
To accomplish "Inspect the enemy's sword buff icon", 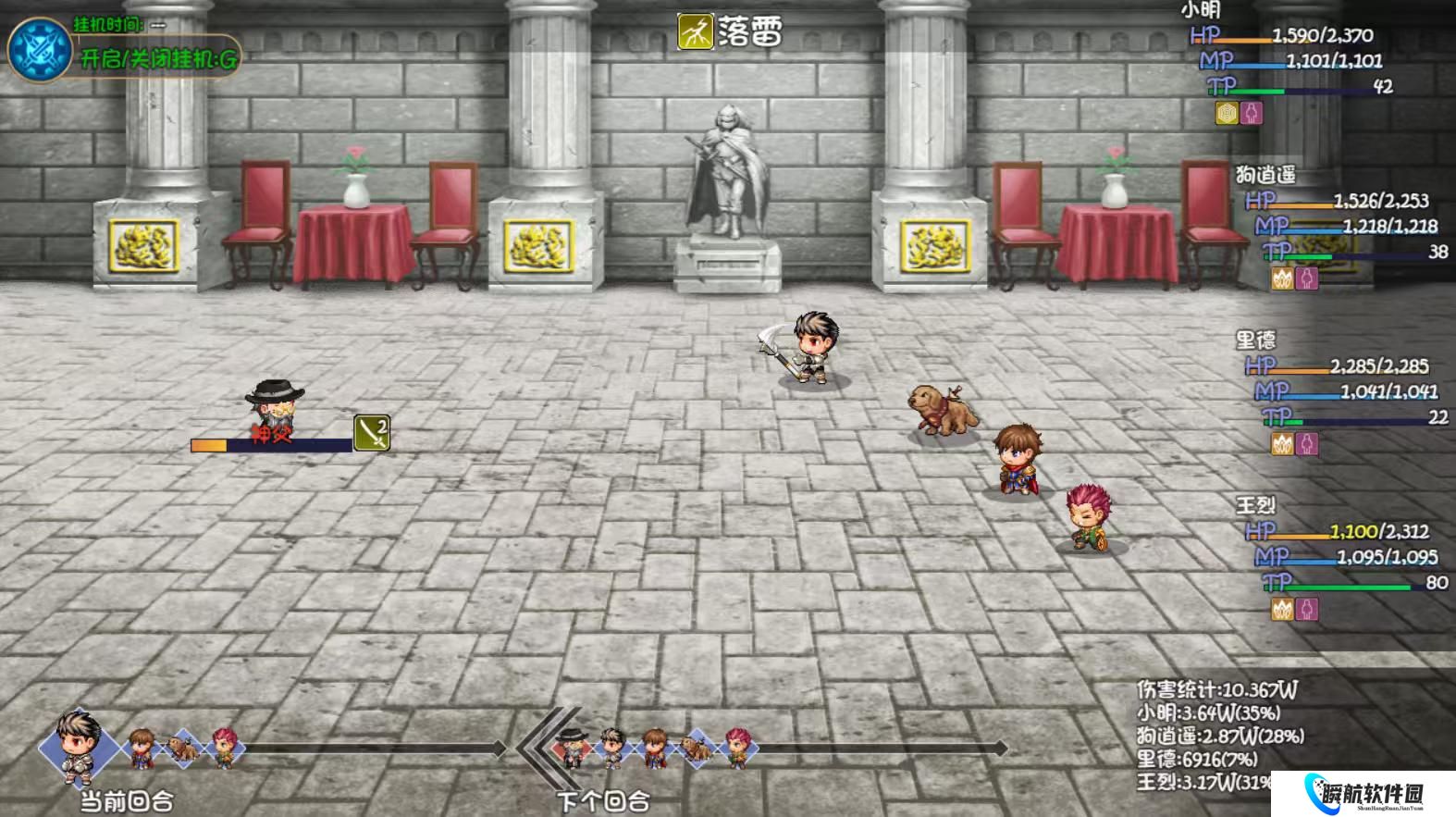I will [372, 433].
